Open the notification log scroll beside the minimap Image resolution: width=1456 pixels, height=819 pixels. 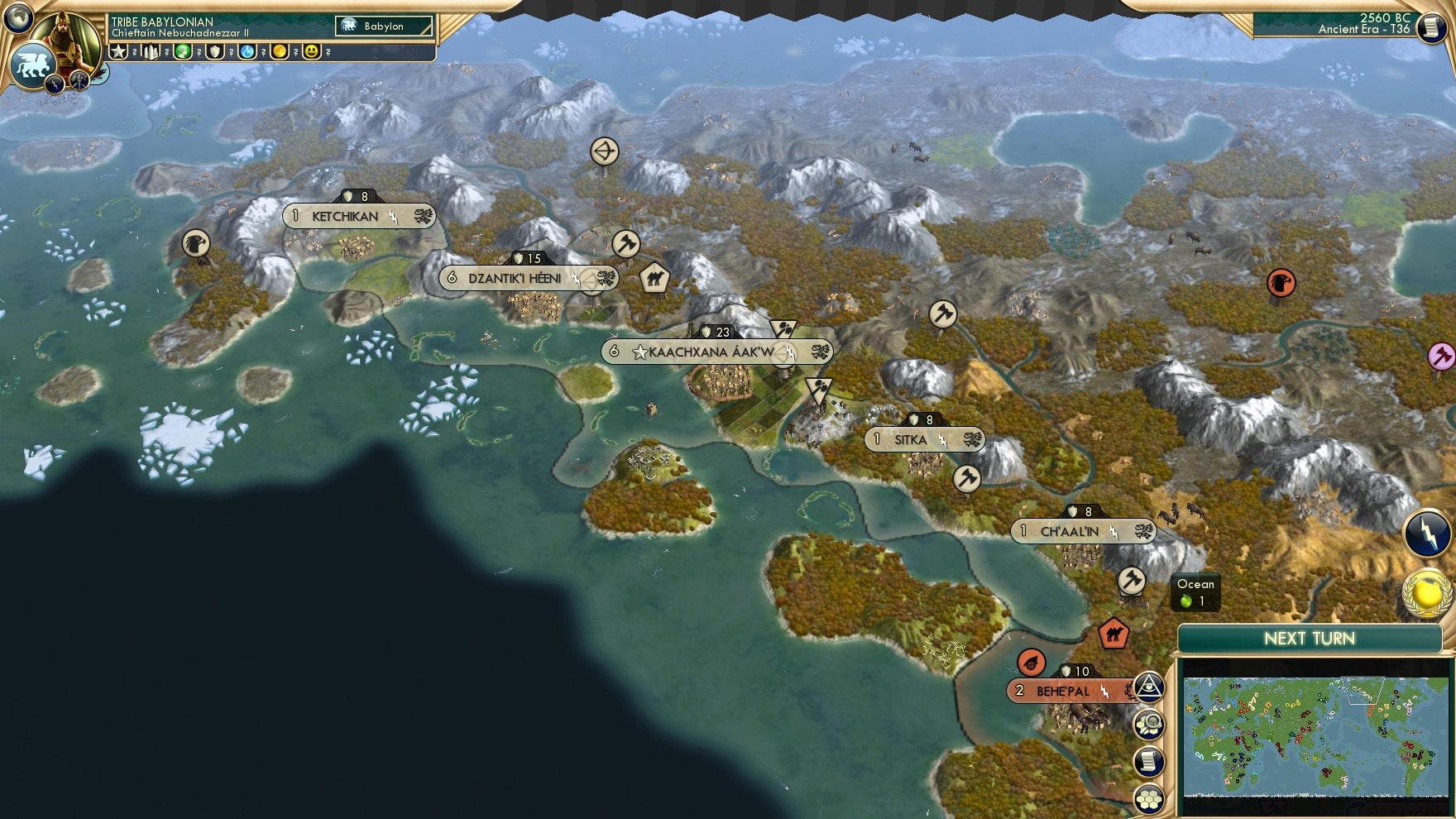pos(1150,757)
